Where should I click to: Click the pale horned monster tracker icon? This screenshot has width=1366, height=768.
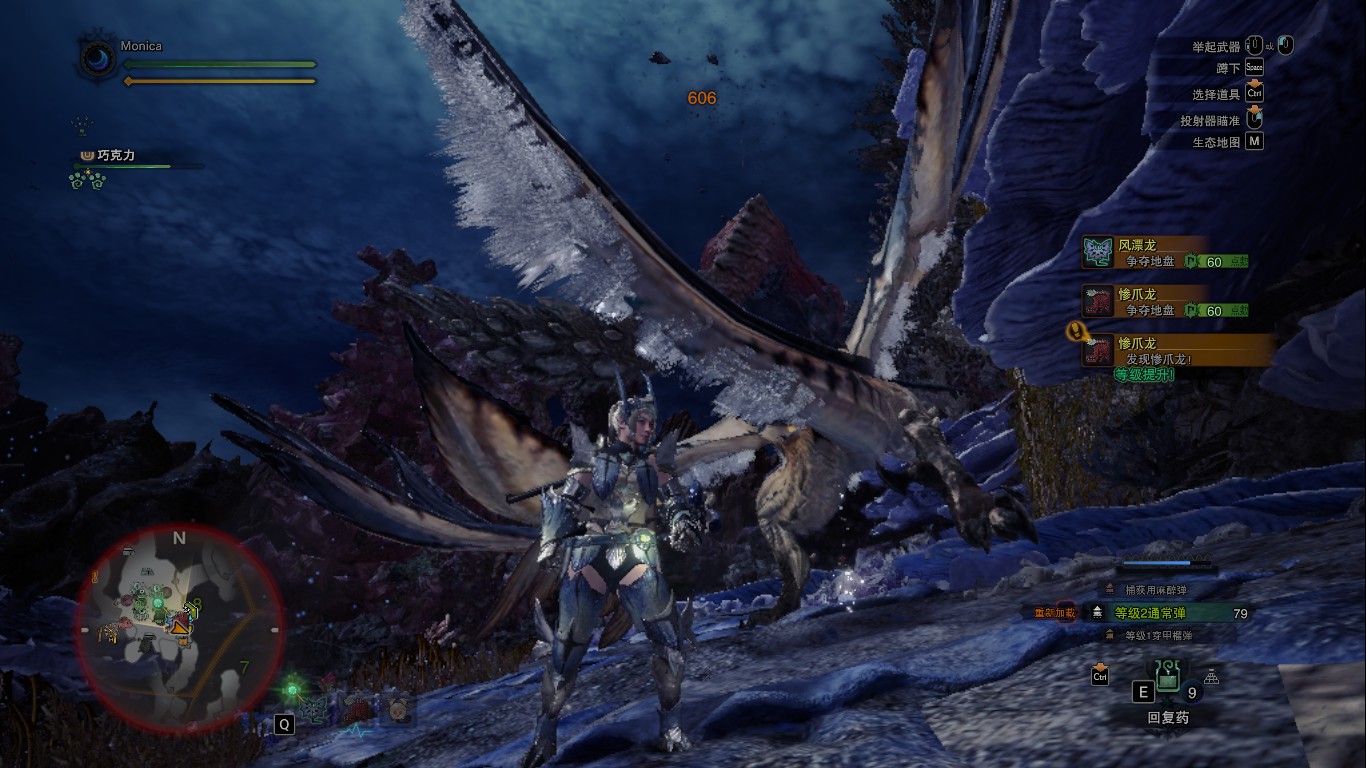coord(398,710)
